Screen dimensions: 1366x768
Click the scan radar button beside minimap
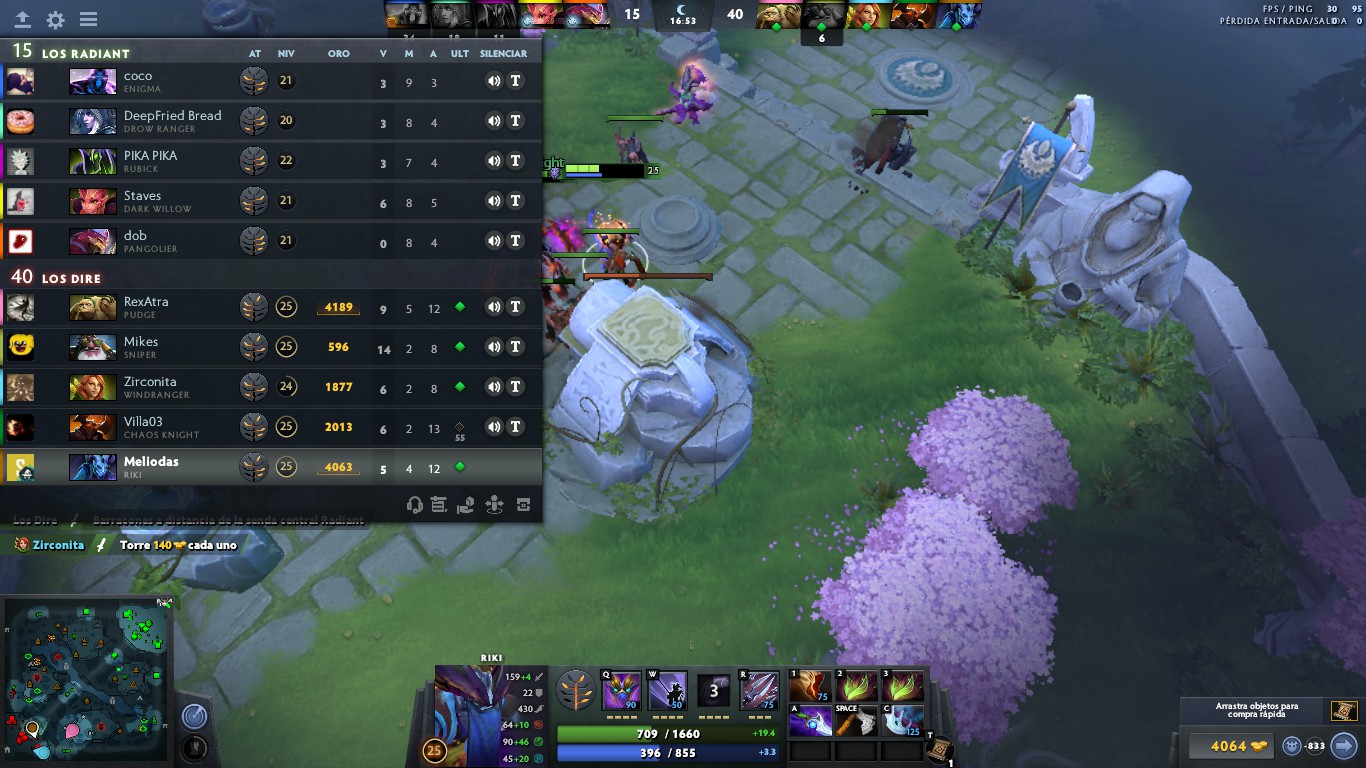tap(194, 716)
